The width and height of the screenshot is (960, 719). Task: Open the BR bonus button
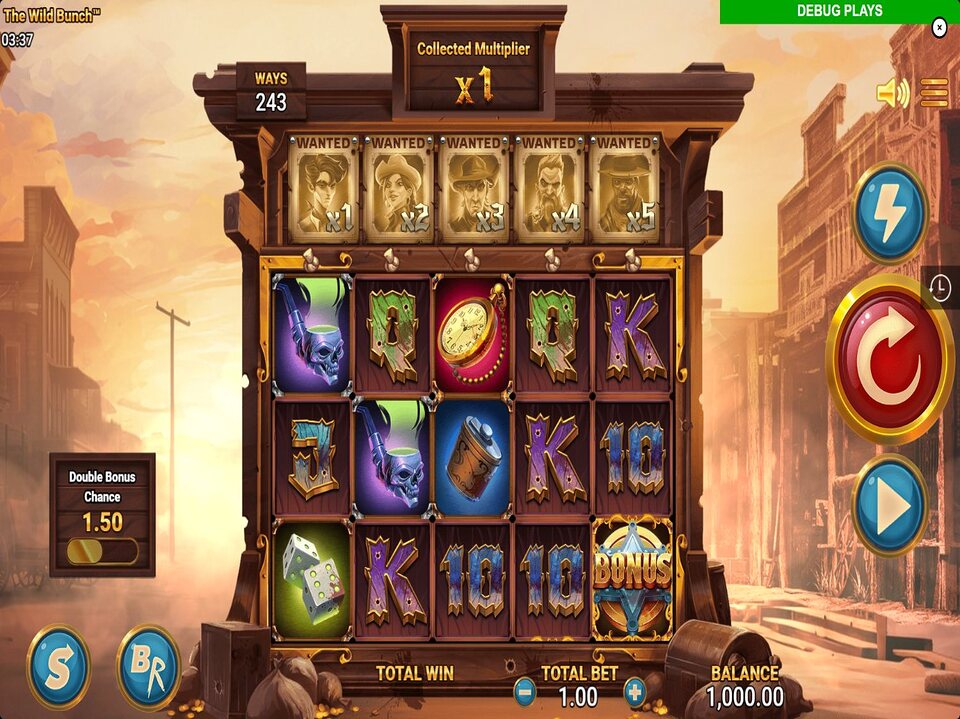tap(148, 667)
